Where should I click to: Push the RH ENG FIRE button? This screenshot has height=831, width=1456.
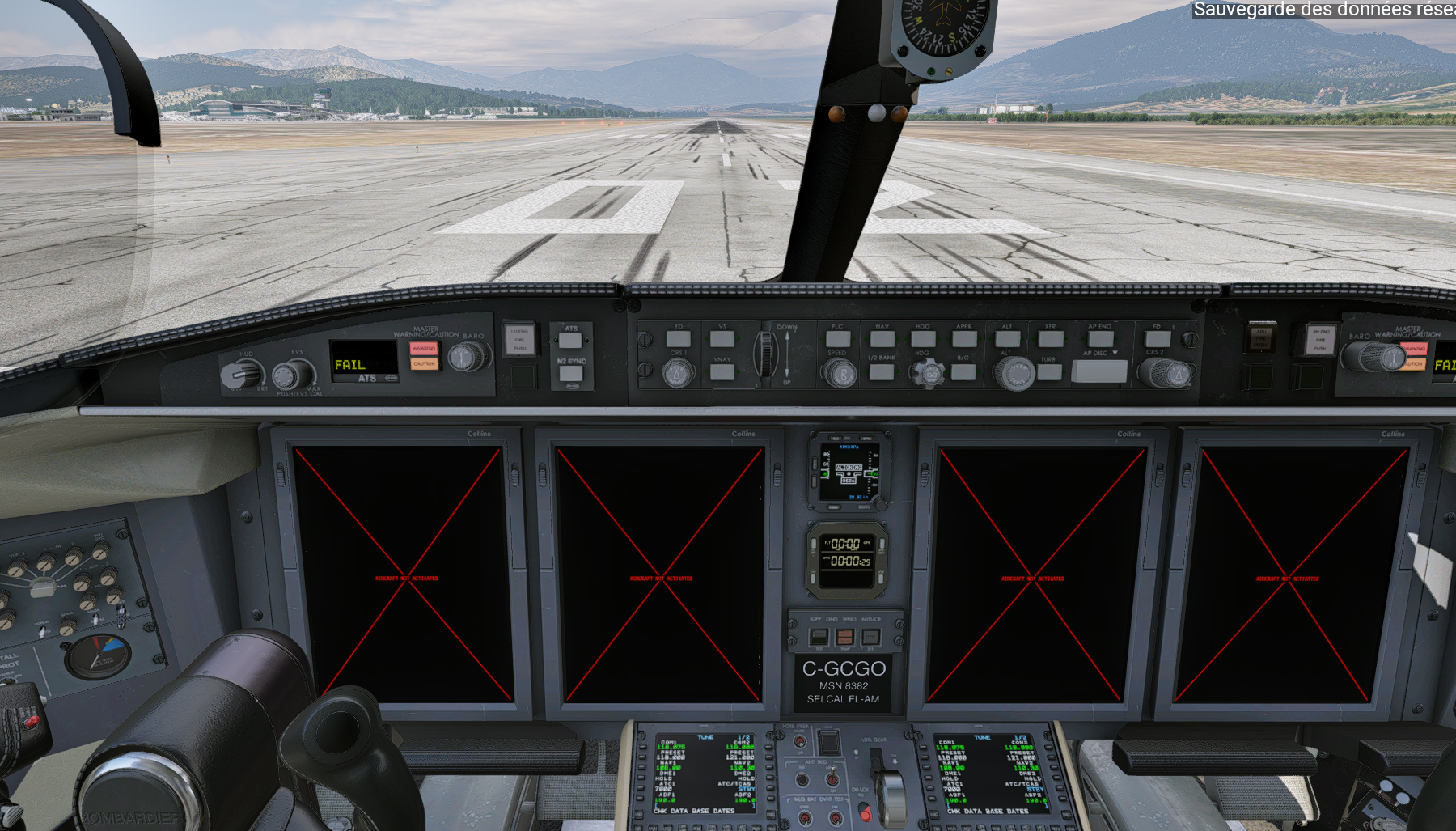(1320, 340)
